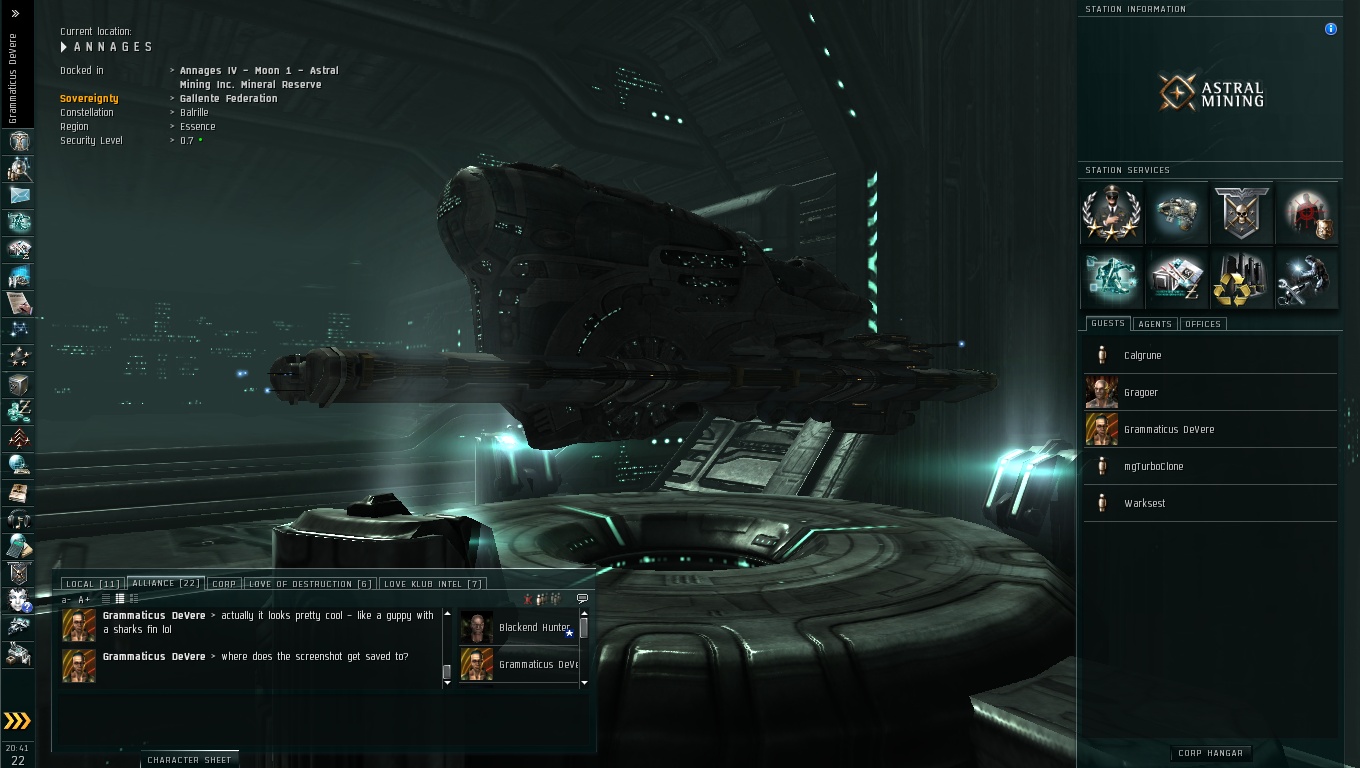The width and height of the screenshot is (1360, 768).
Task: Switch to Love Klub Intel chat tab
Action: click(x=433, y=584)
